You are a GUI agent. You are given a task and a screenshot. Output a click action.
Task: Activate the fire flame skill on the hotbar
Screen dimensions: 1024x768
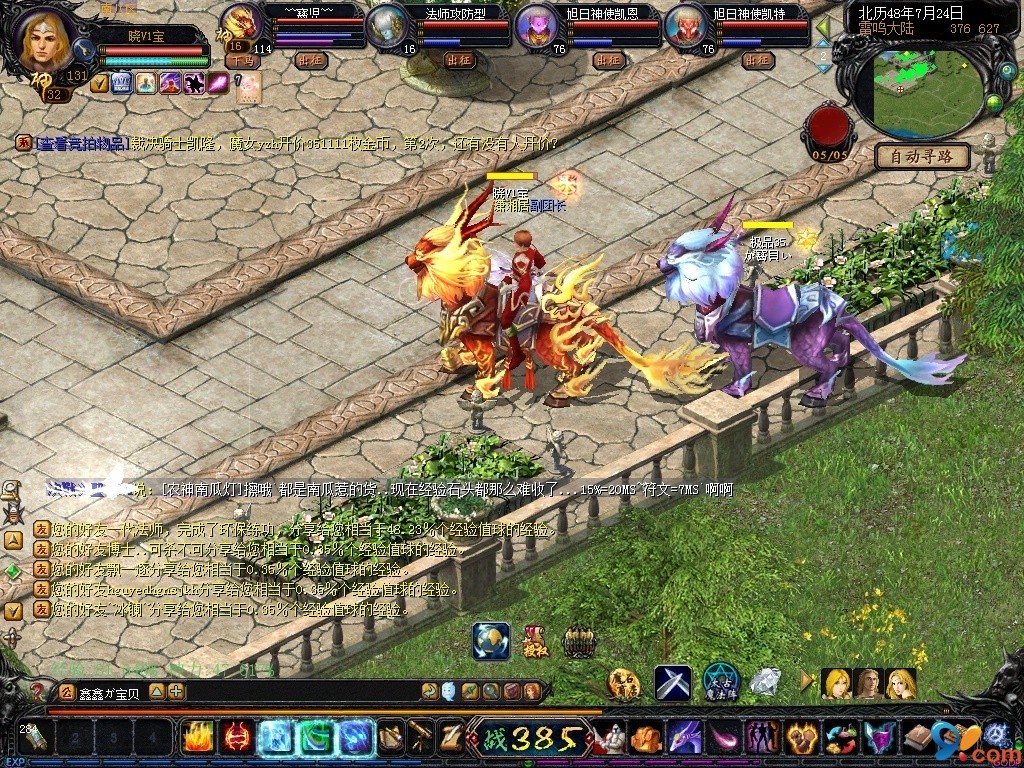pos(198,738)
